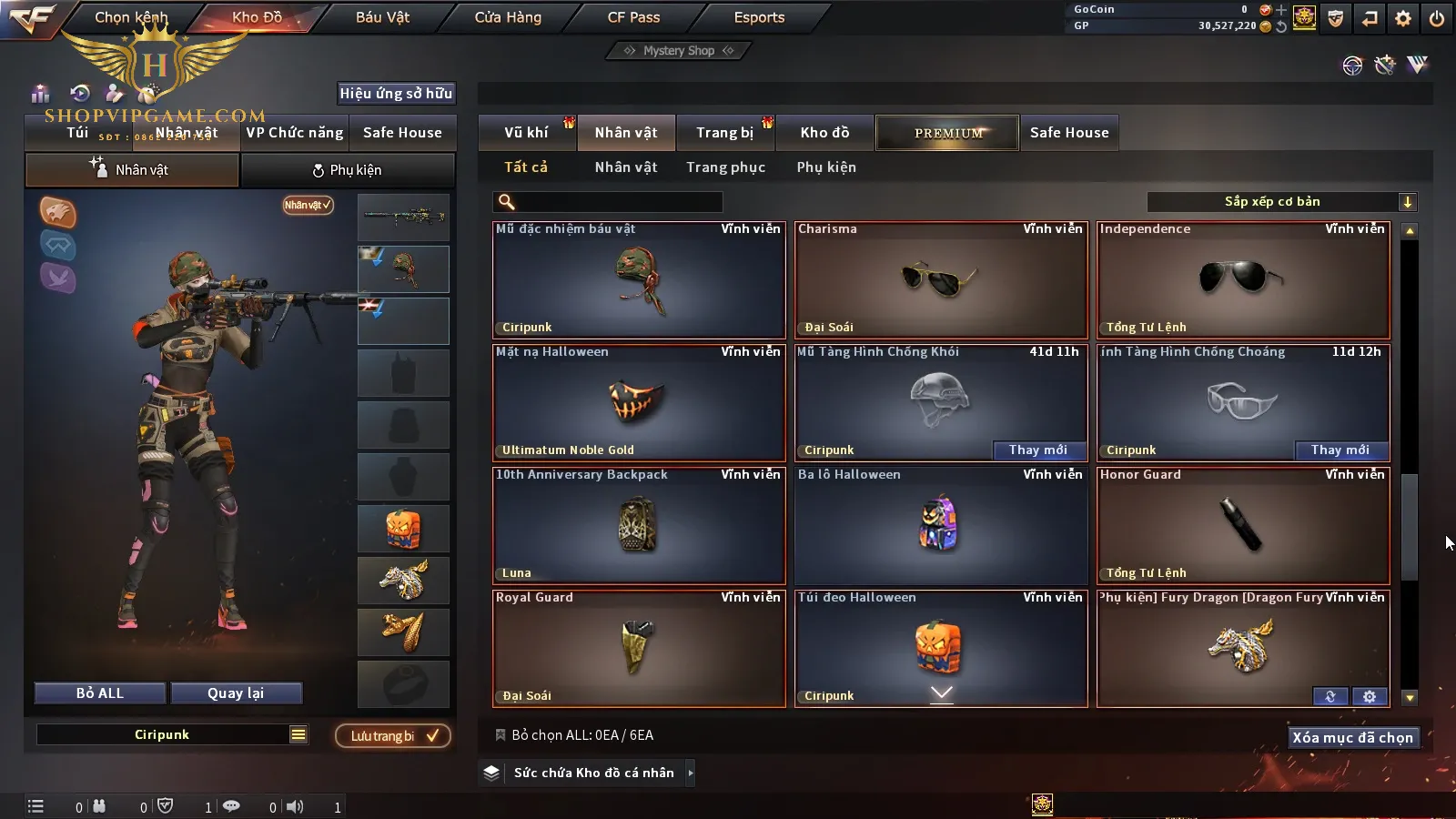Select the Trang phục filter
1456x819 pixels.
pos(725,167)
